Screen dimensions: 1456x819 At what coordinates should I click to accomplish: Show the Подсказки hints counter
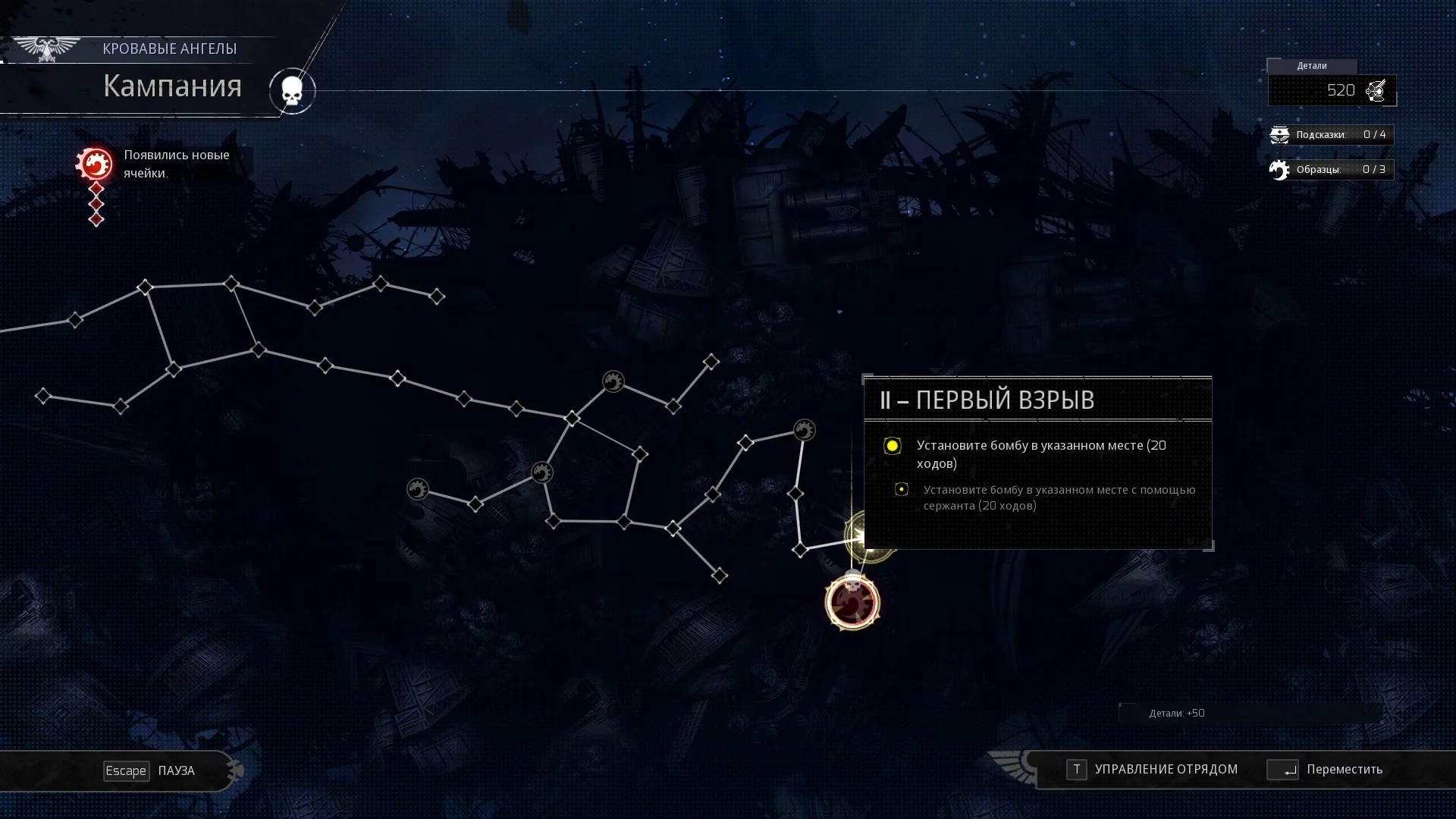point(1331,134)
